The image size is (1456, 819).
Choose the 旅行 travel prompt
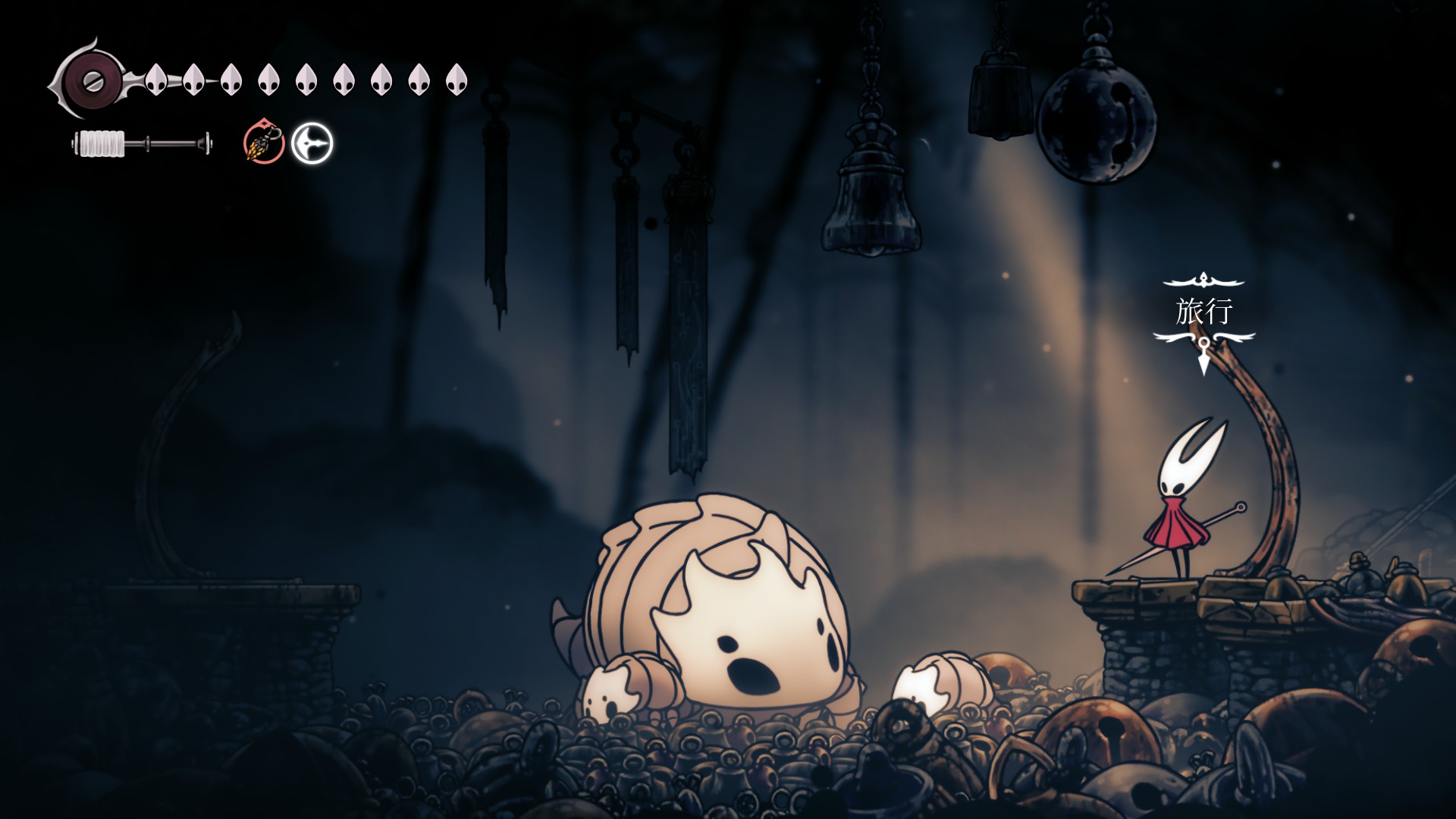point(1203,312)
